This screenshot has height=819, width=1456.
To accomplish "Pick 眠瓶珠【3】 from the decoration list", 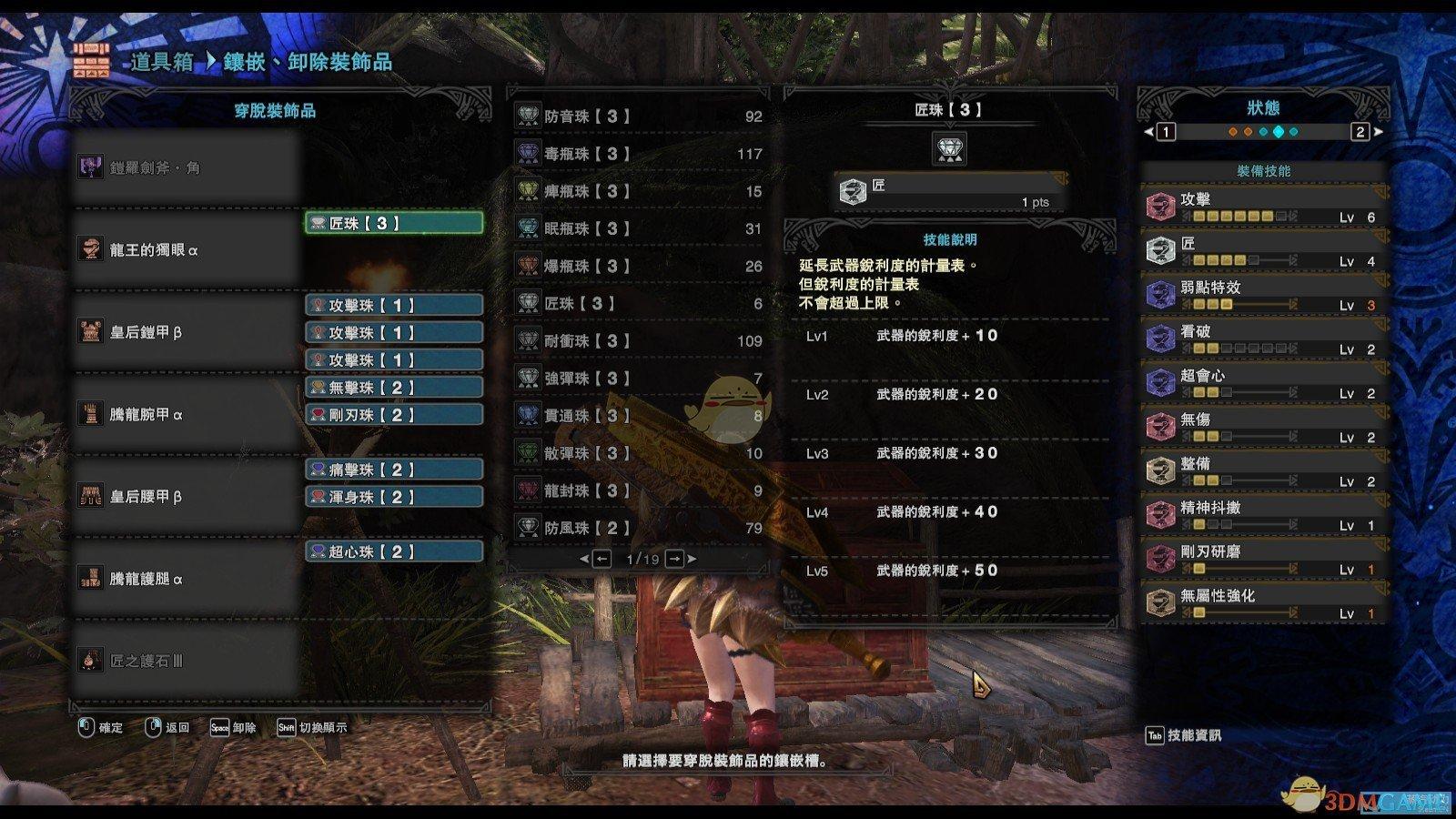I will click(x=638, y=228).
